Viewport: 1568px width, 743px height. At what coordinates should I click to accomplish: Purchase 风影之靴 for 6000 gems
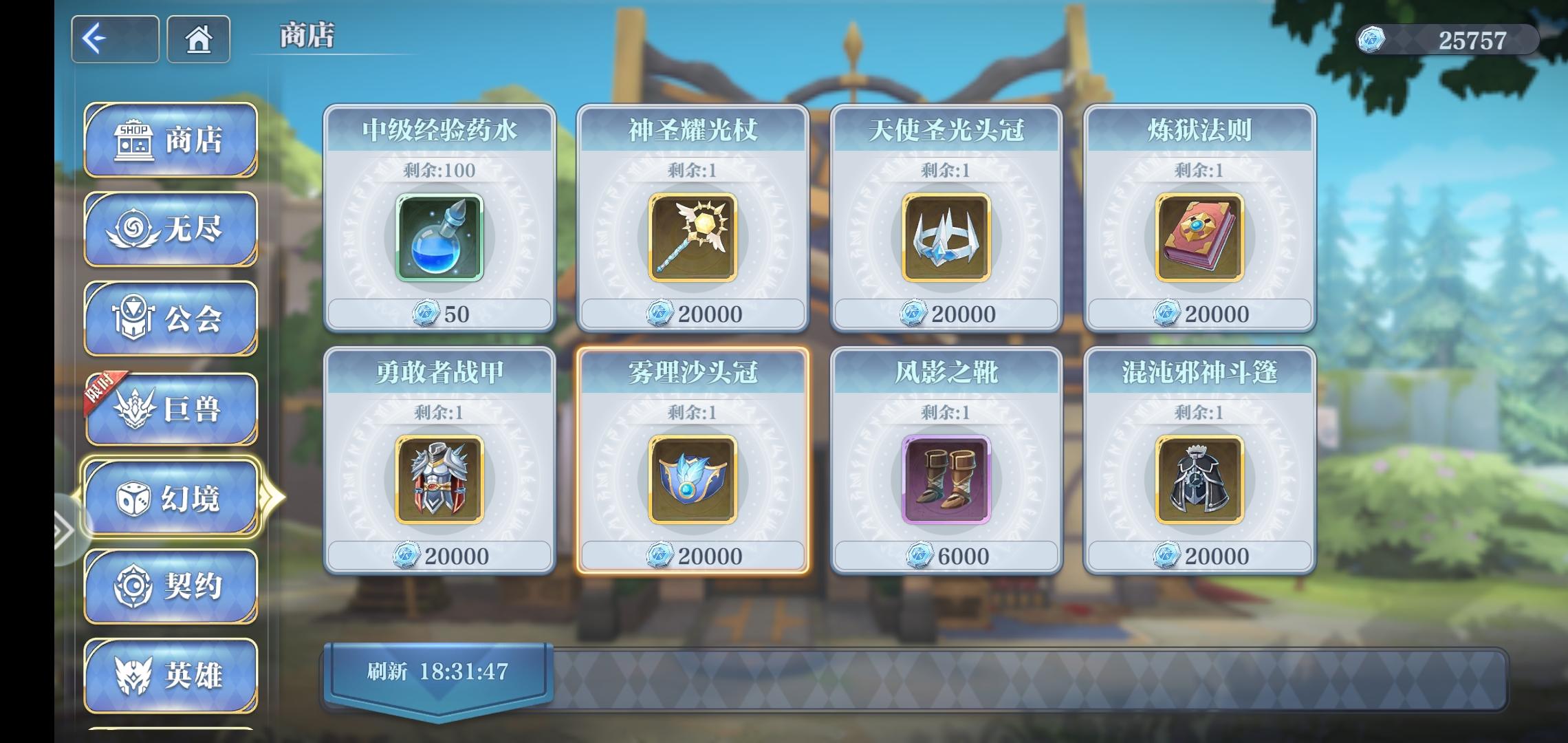pyautogui.click(x=945, y=555)
